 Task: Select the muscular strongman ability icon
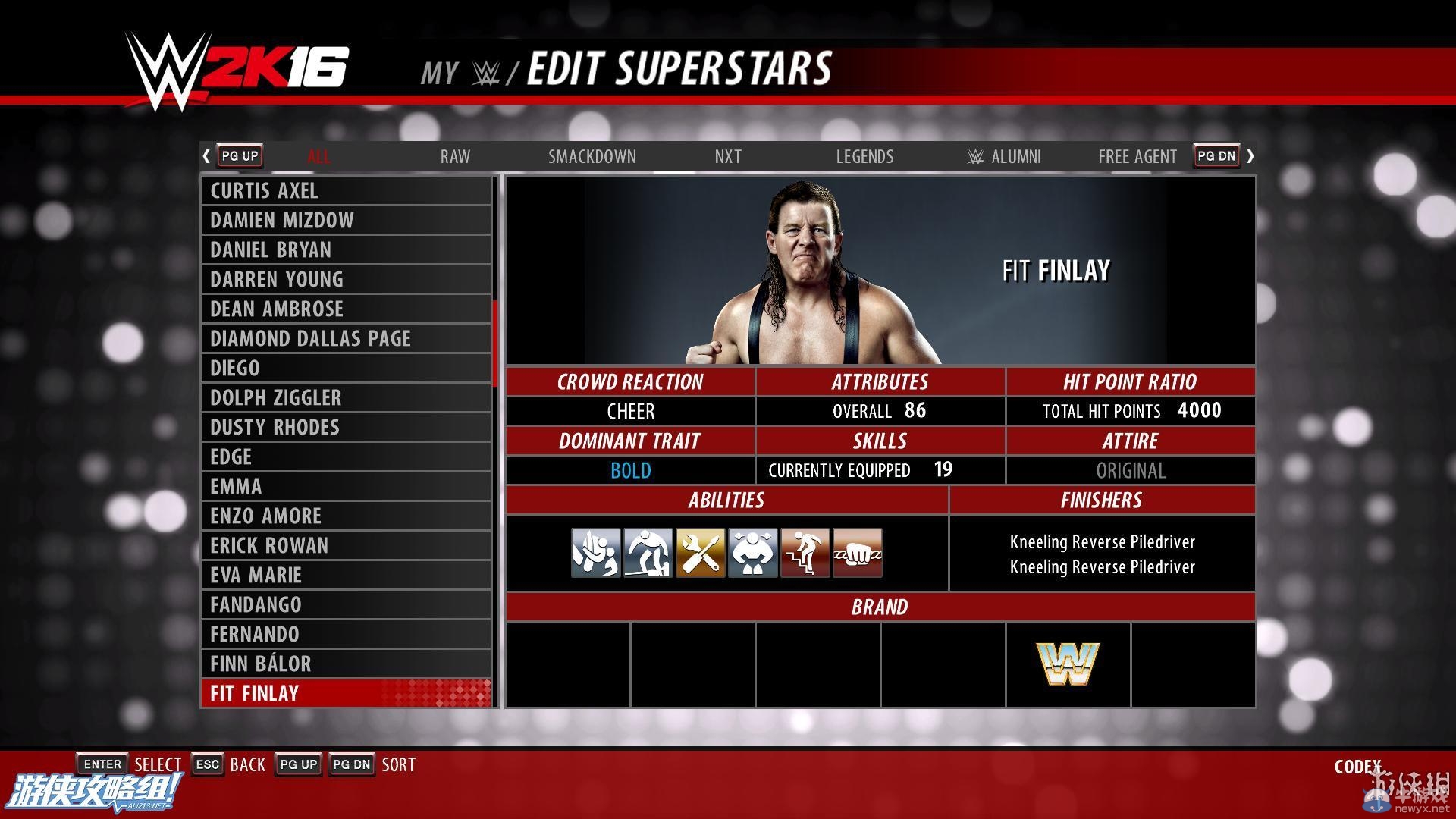pyautogui.click(x=753, y=553)
